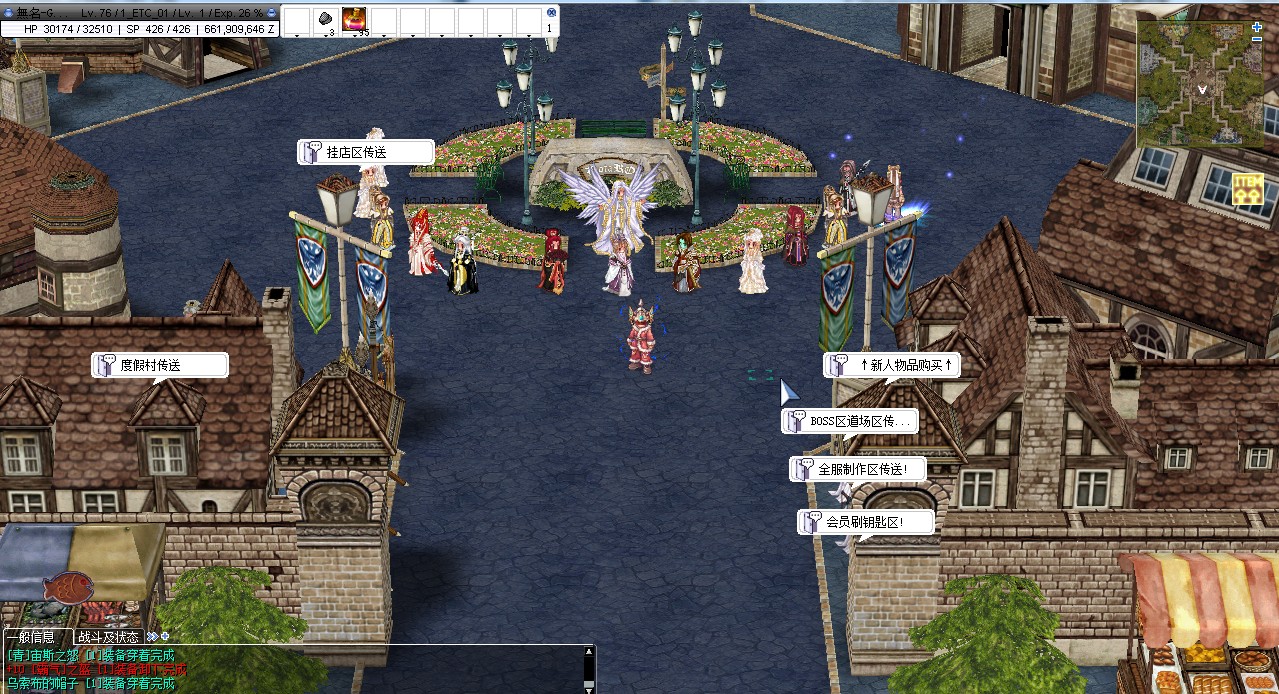Click the chat log's scroll-up arrow

[588, 653]
